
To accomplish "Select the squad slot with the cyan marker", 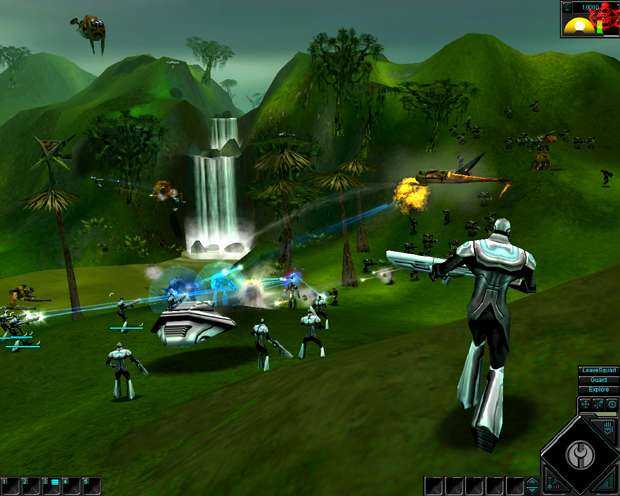I will click(x=53, y=483).
